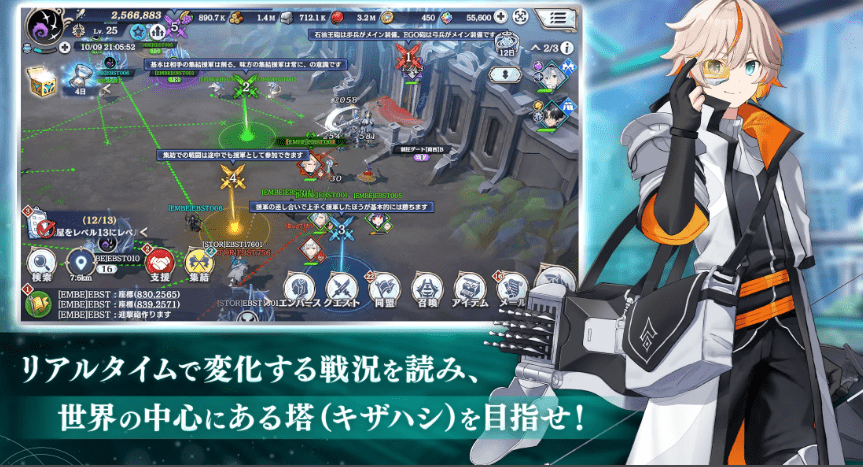The height and width of the screenshot is (467, 863).
Task: Open the クエスト quest menu
Action: tap(345, 286)
